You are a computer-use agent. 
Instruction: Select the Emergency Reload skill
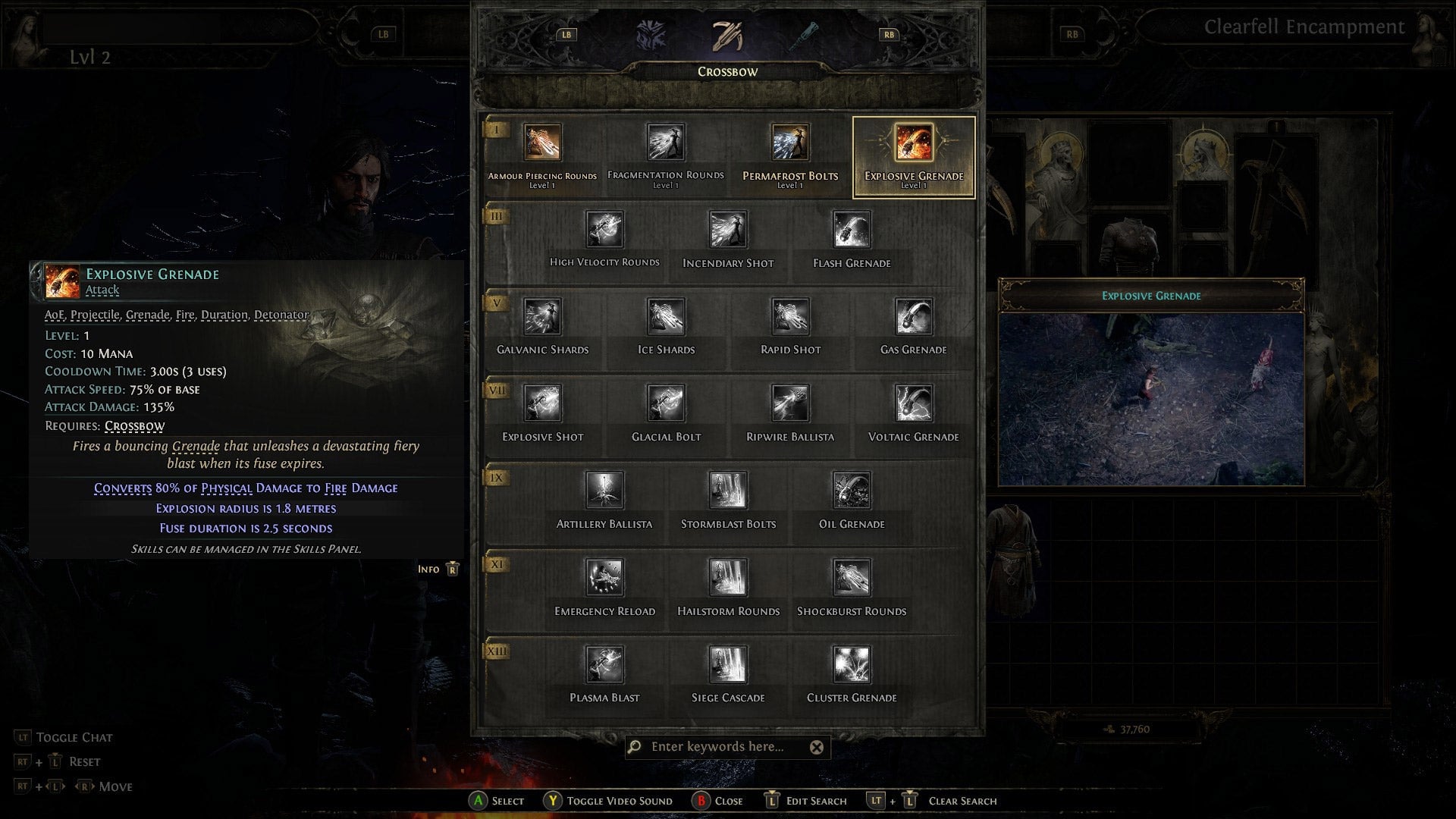(604, 576)
